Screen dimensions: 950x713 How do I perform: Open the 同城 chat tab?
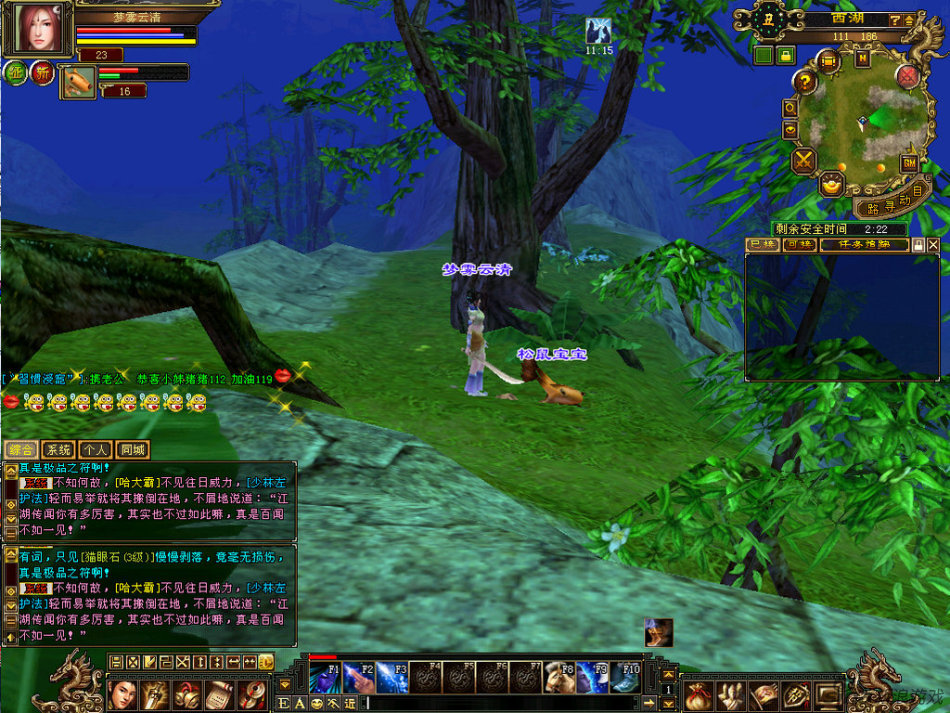point(131,450)
